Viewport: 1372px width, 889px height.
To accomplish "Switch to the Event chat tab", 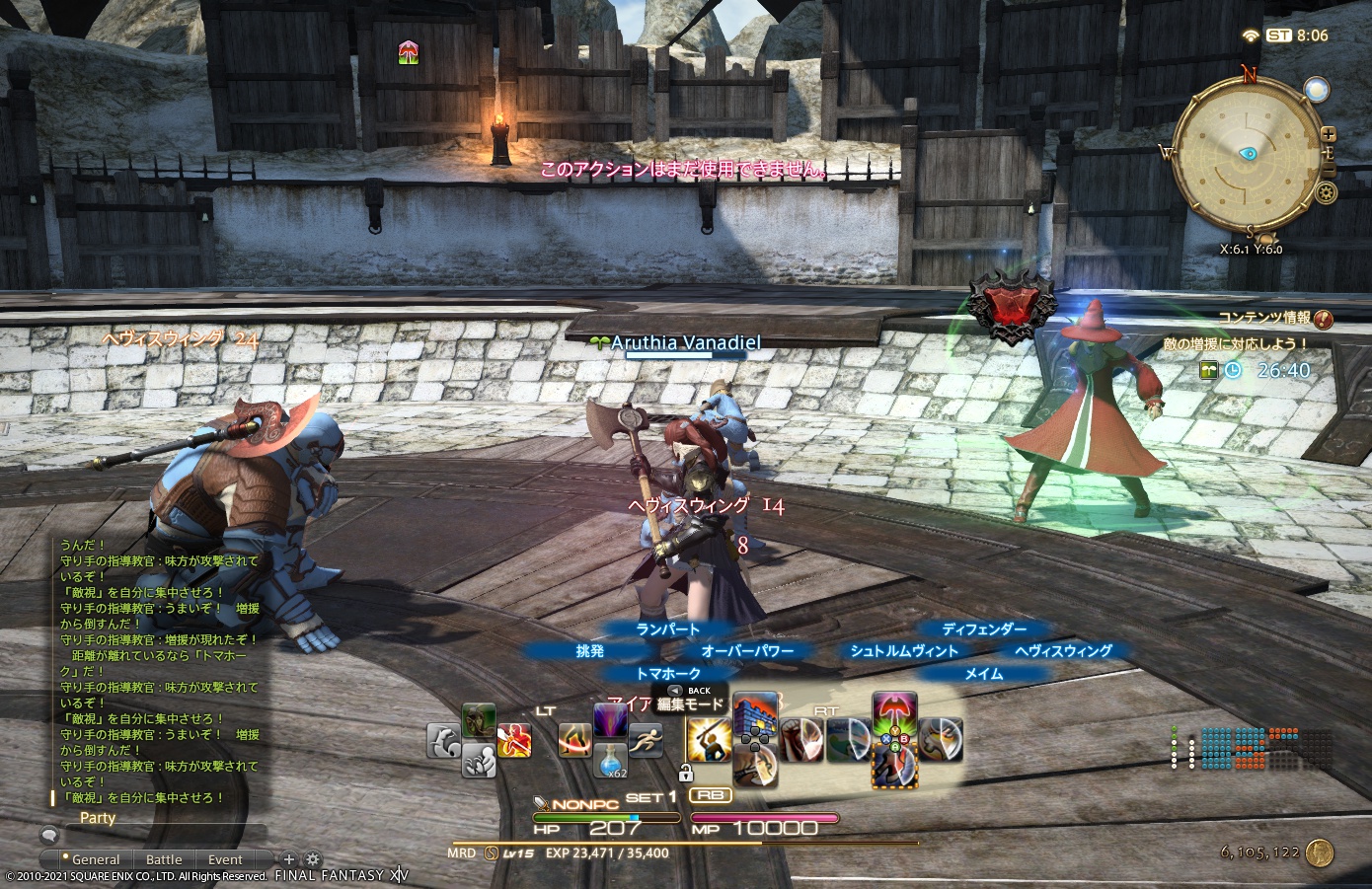I will click(x=225, y=859).
